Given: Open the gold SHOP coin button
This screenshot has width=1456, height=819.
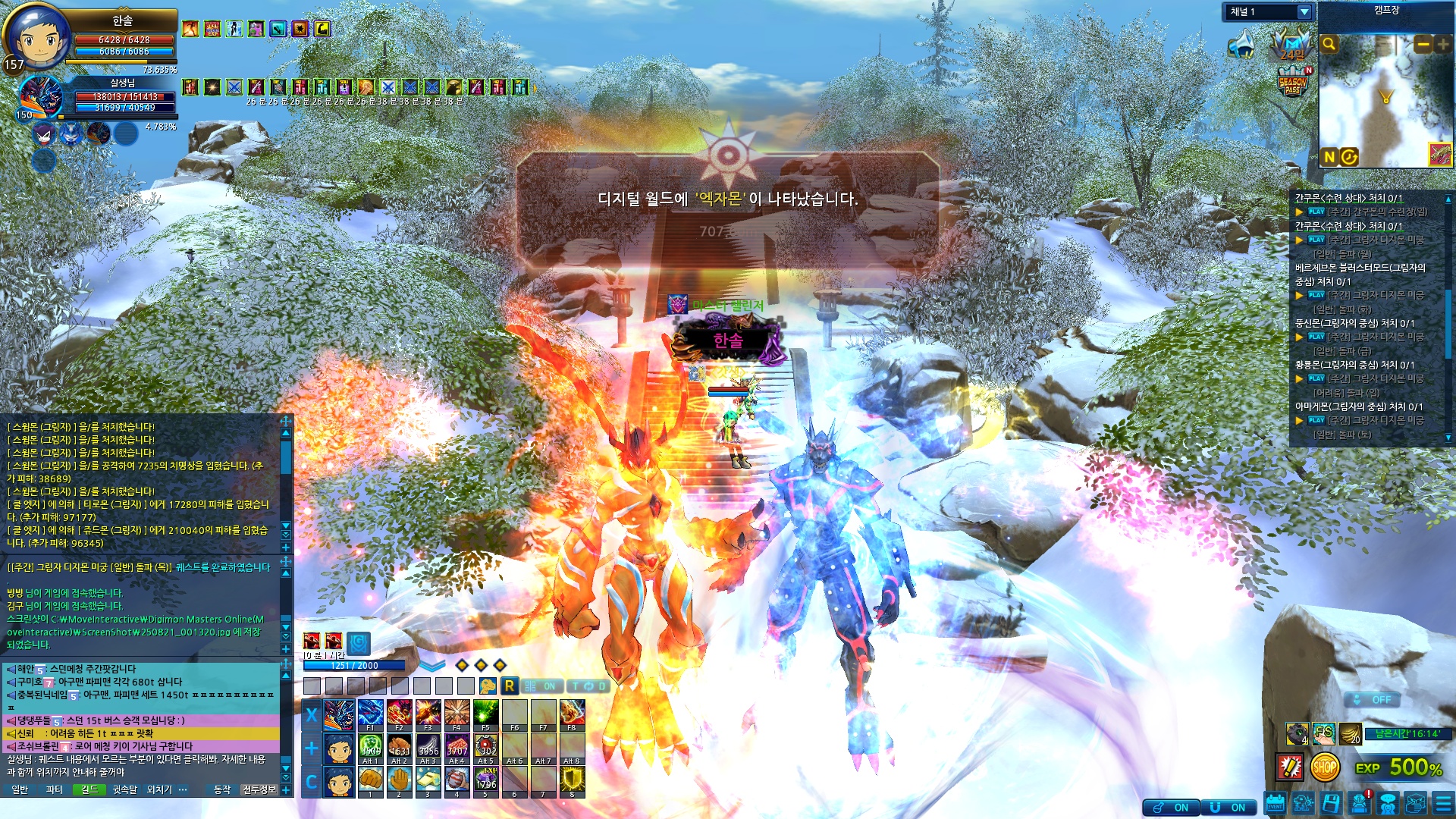Looking at the screenshot, I should click(x=1324, y=767).
